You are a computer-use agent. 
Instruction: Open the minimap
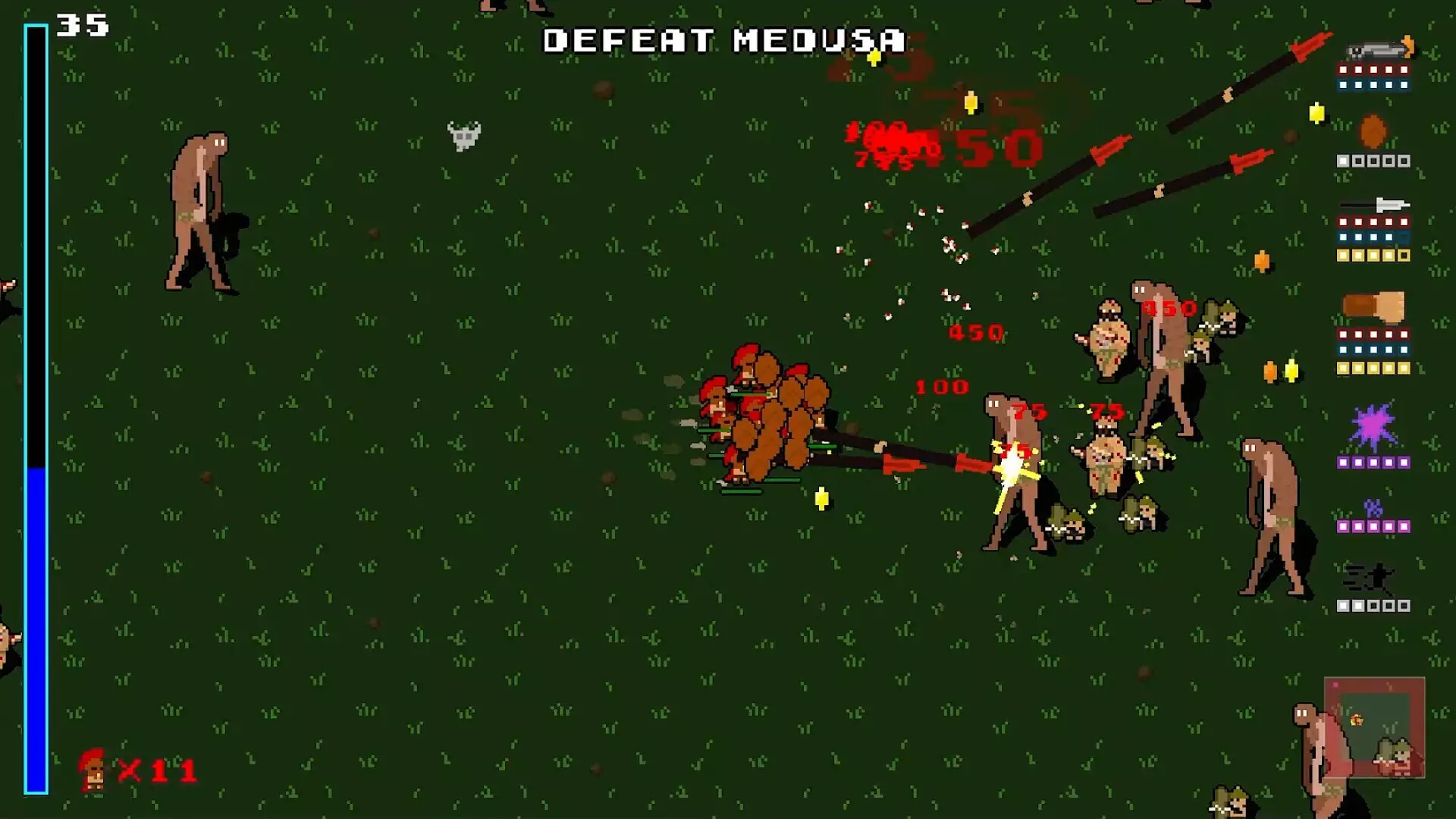tap(1374, 727)
